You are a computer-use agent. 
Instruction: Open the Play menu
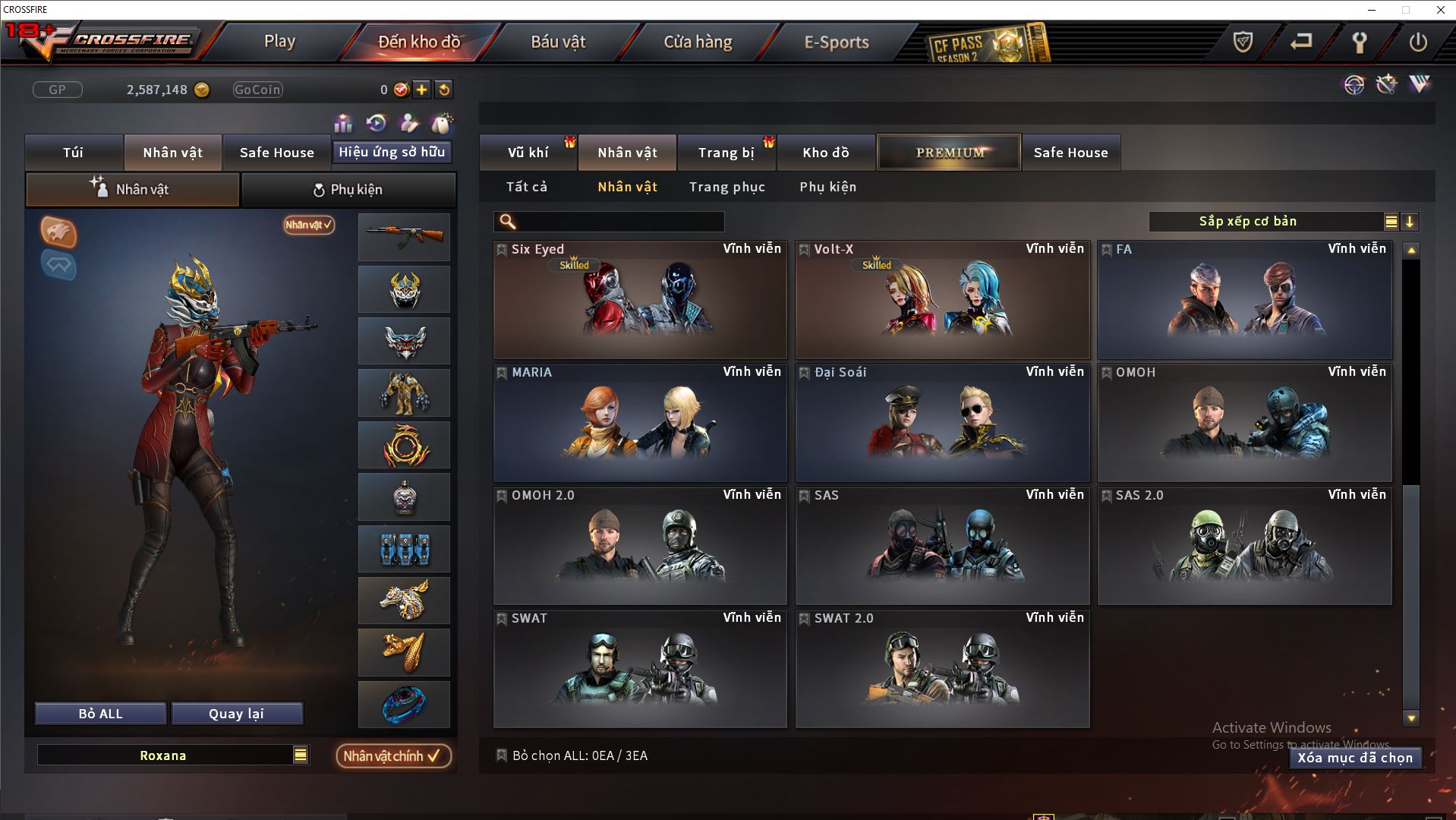(x=279, y=42)
